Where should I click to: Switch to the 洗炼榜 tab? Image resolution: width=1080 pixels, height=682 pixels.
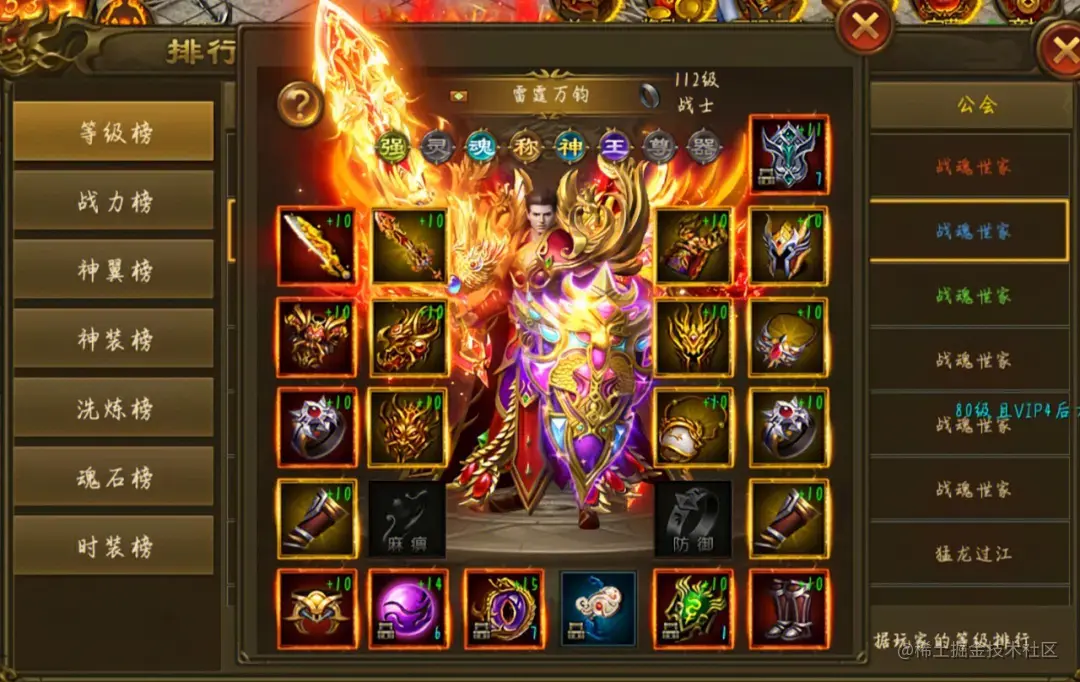pyautogui.click(x=113, y=407)
